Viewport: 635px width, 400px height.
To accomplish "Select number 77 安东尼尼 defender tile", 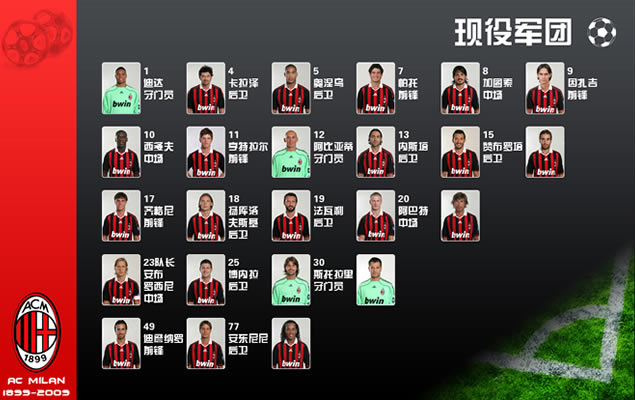I will point(206,343).
